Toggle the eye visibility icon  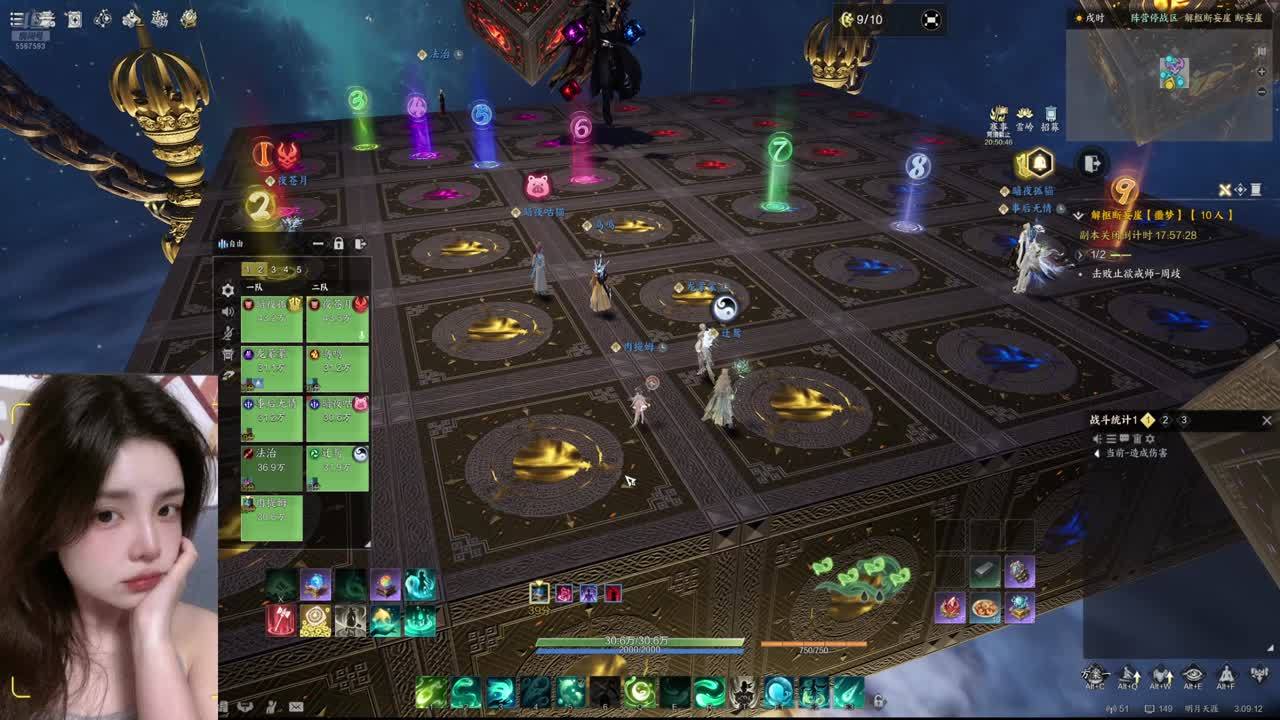tap(1193, 677)
